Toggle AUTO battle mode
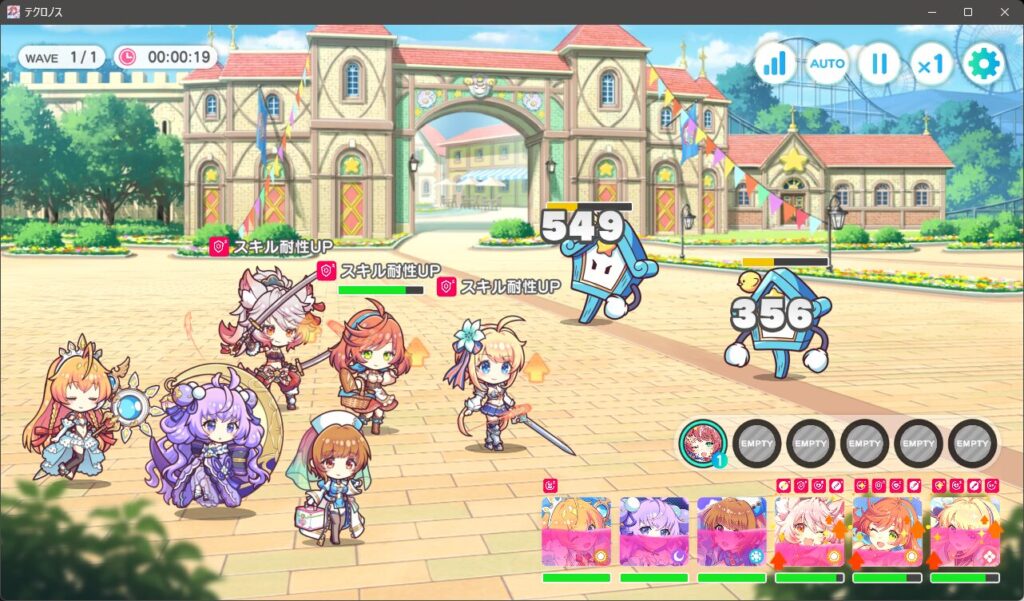Viewport: 1024px width, 601px height. [827, 64]
